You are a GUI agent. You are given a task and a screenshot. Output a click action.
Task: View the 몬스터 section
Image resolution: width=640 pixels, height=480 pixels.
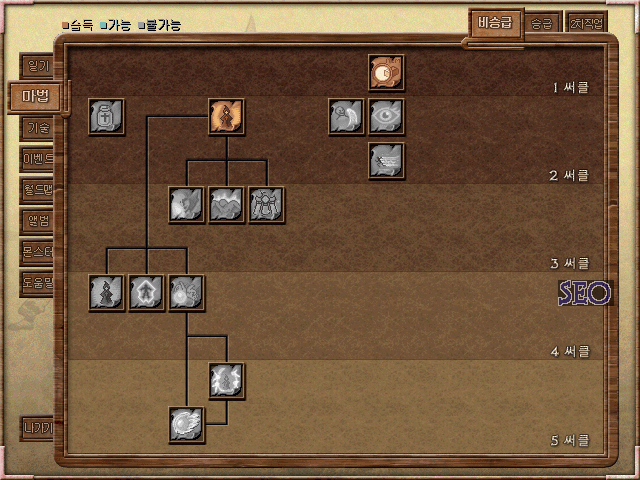click(40, 251)
